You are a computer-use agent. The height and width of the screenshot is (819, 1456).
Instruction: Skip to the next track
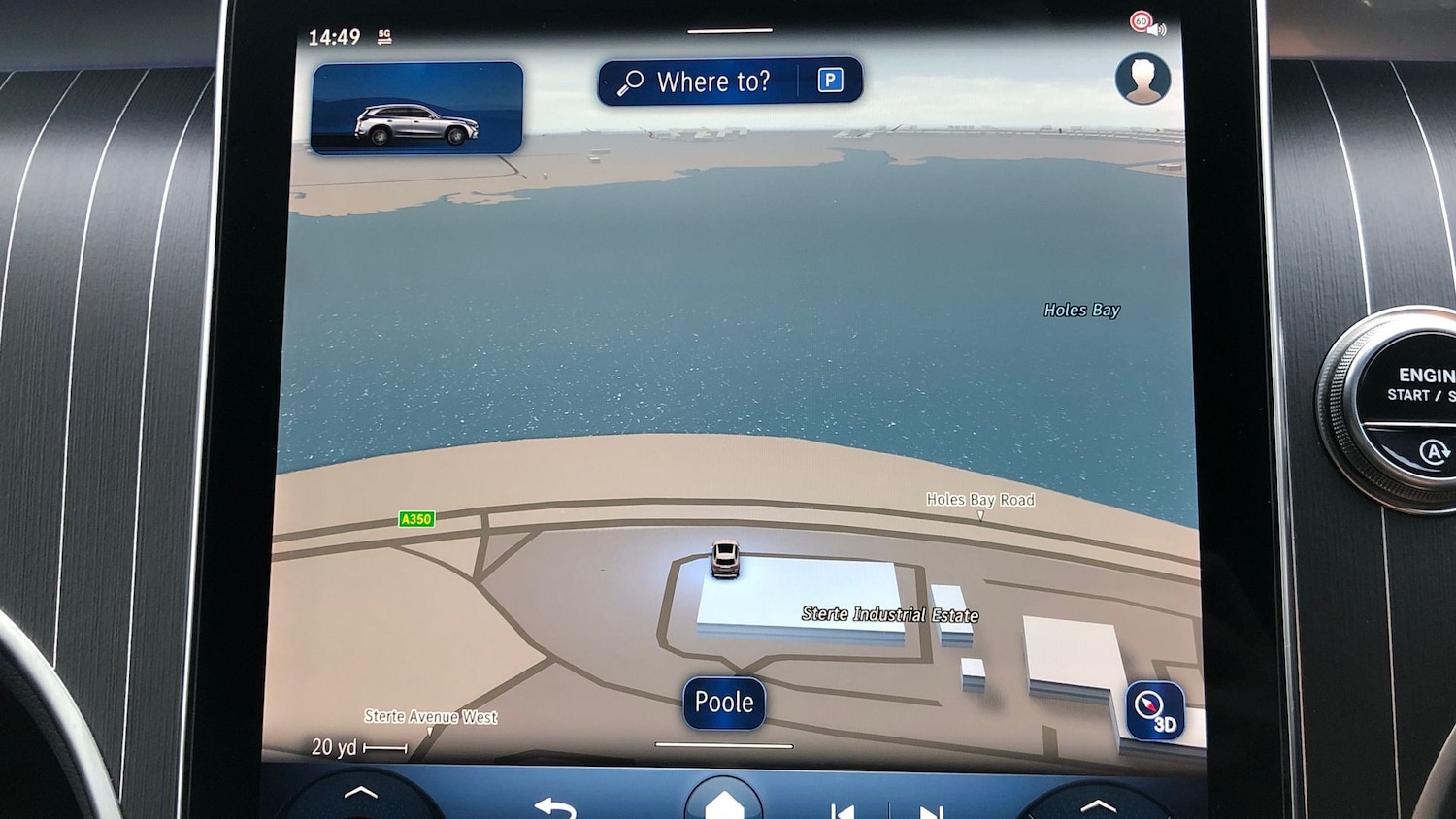pos(930,811)
